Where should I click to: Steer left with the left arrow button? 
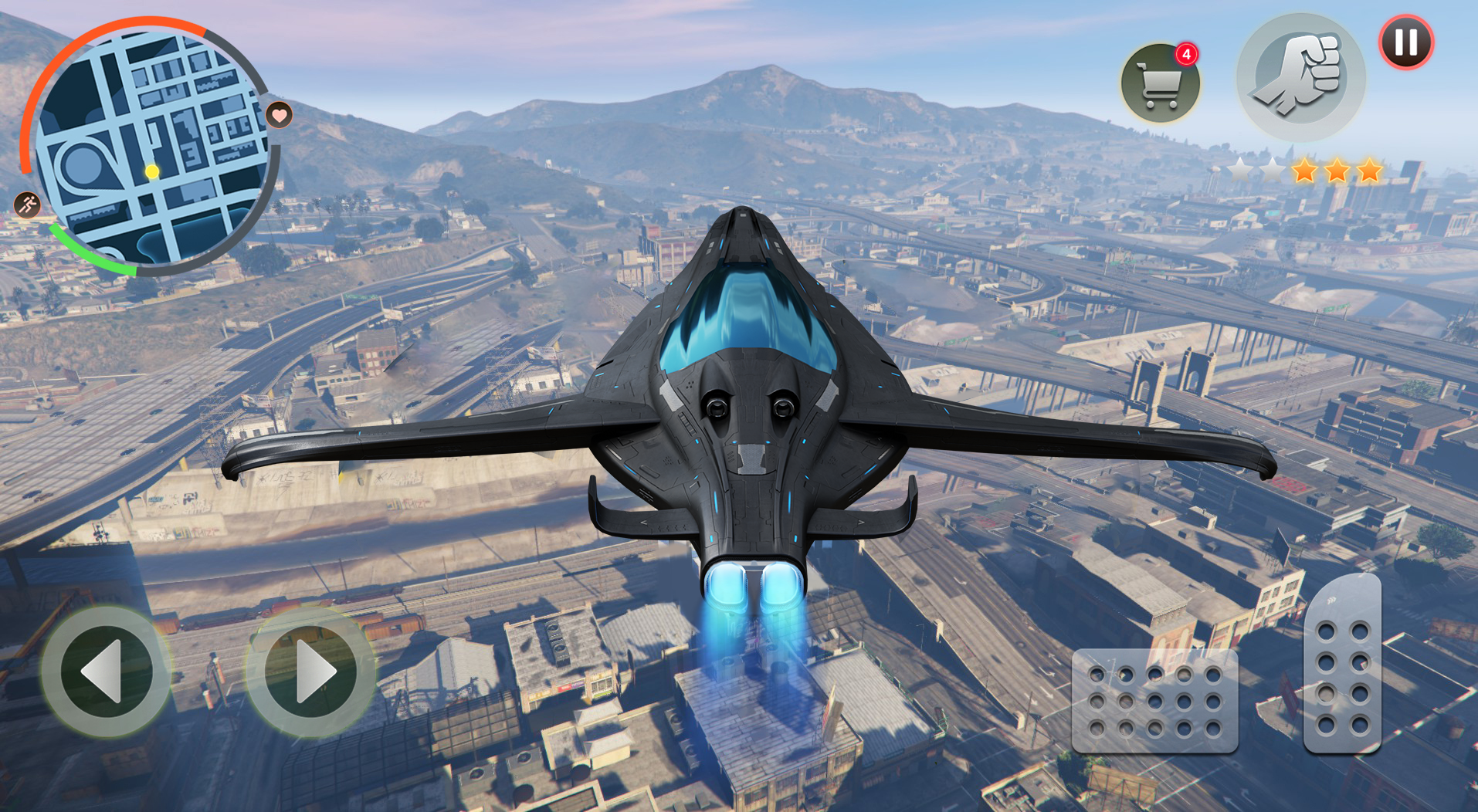(x=106, y=671)
